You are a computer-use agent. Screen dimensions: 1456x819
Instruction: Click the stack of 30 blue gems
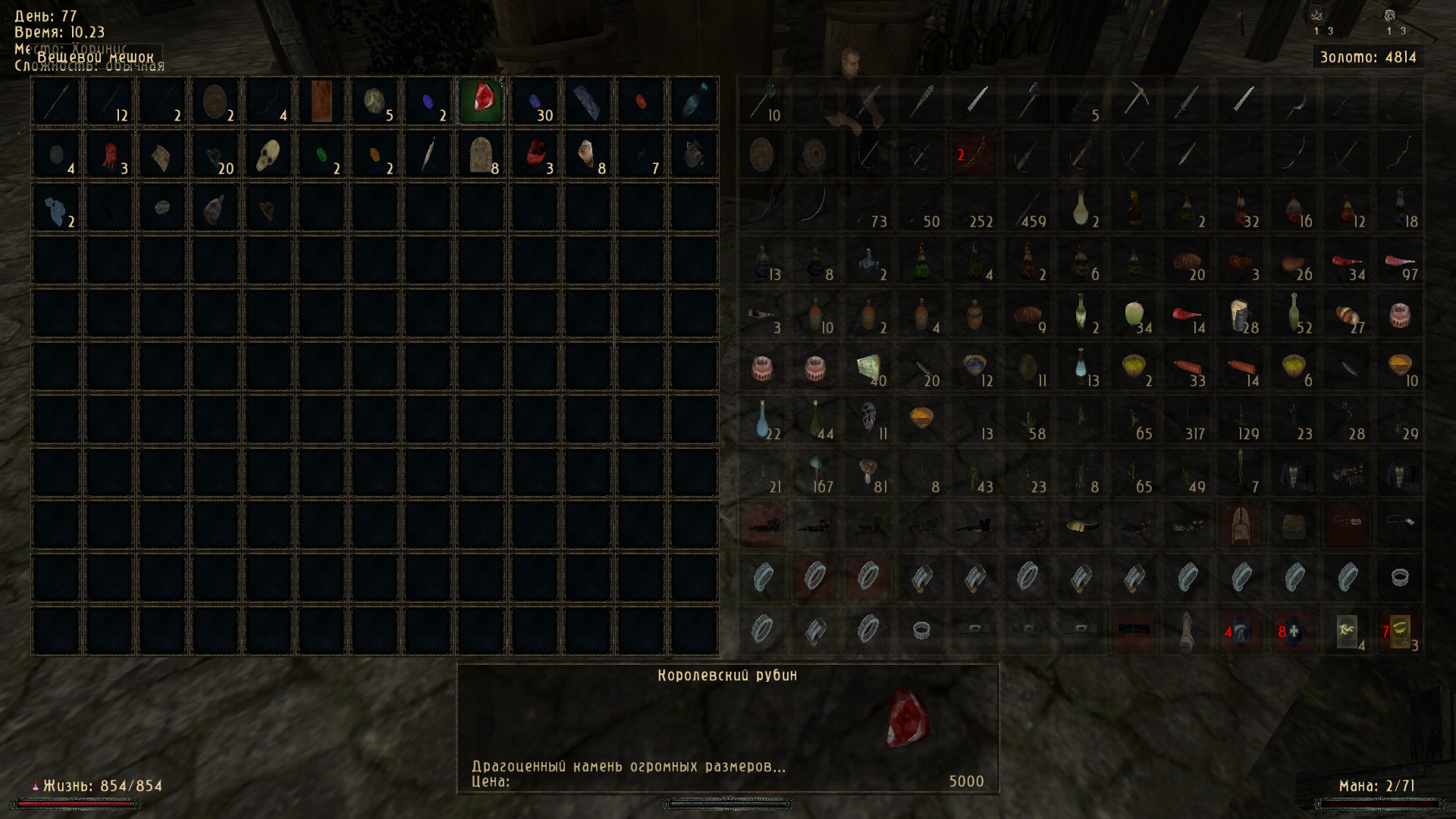pos(535,101)
